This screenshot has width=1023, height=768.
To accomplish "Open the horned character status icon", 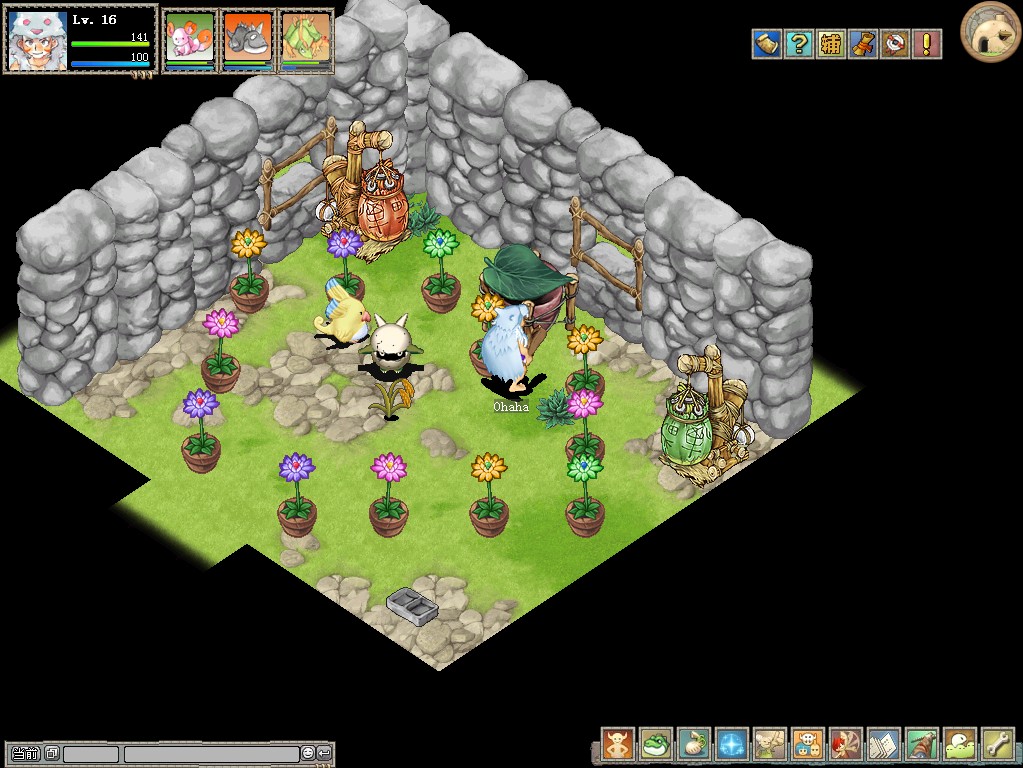I will (618, 744).
